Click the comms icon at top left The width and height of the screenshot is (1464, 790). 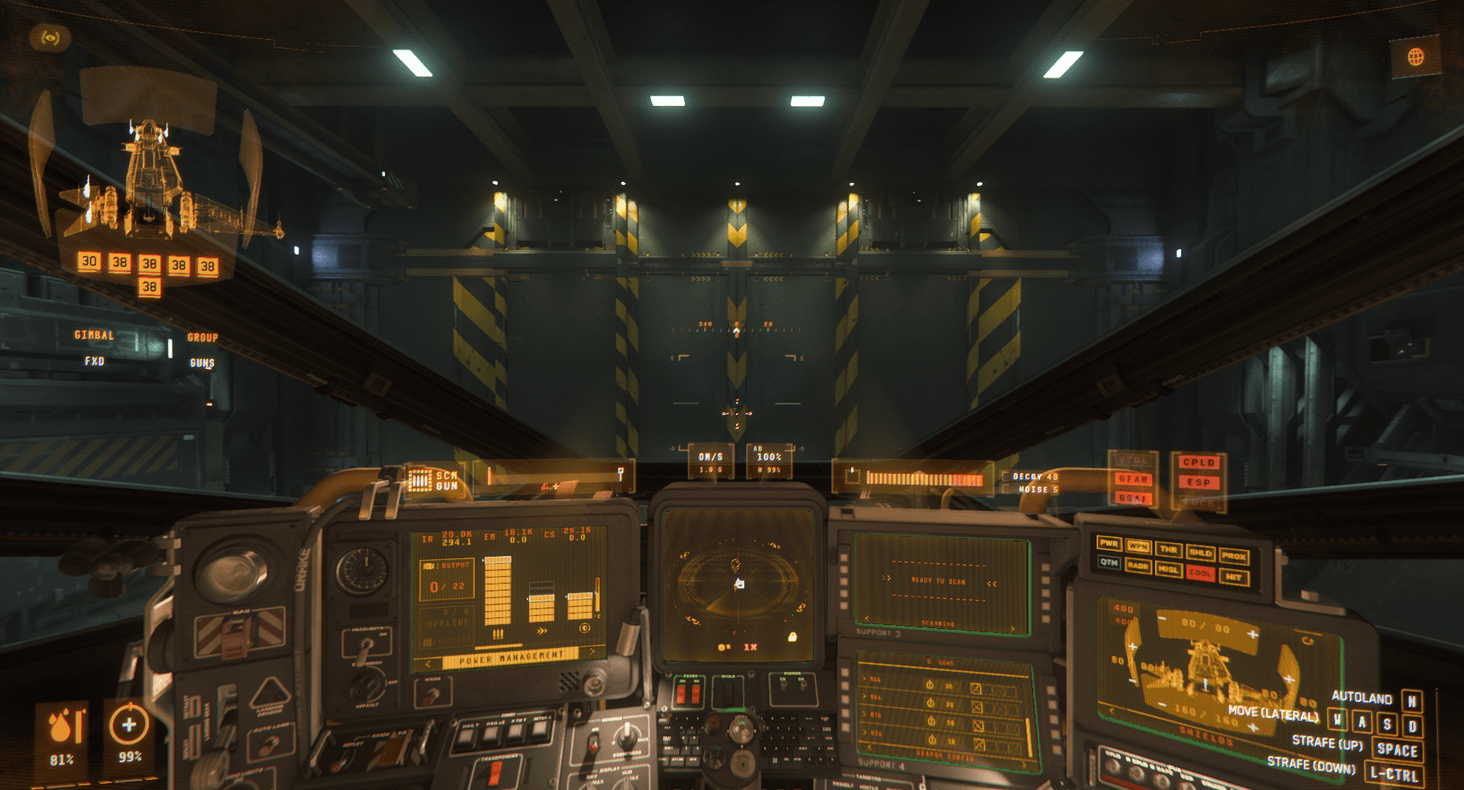pyautogui.click(x=51, y=38)
